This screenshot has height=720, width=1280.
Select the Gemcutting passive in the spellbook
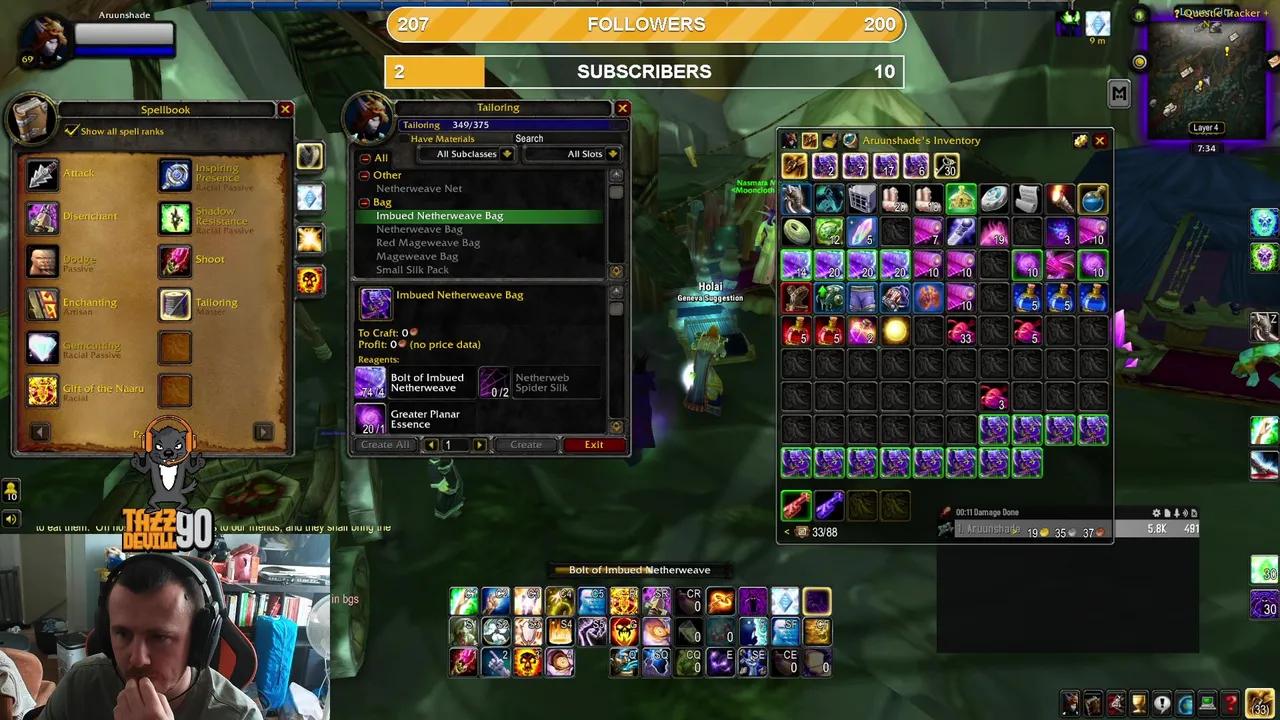[x=42, y=345]
